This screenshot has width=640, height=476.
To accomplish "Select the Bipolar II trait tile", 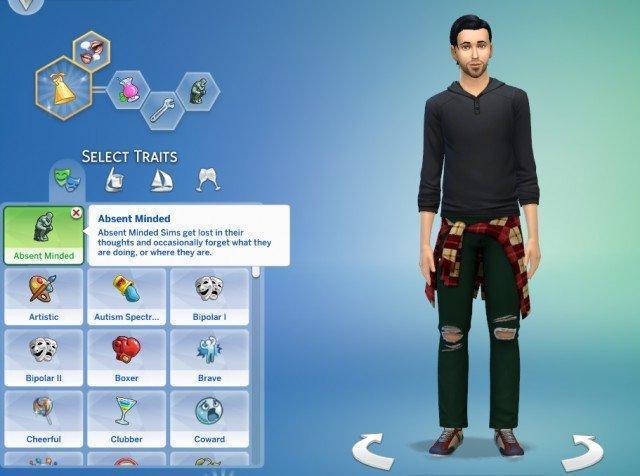I will coord(43,358).
